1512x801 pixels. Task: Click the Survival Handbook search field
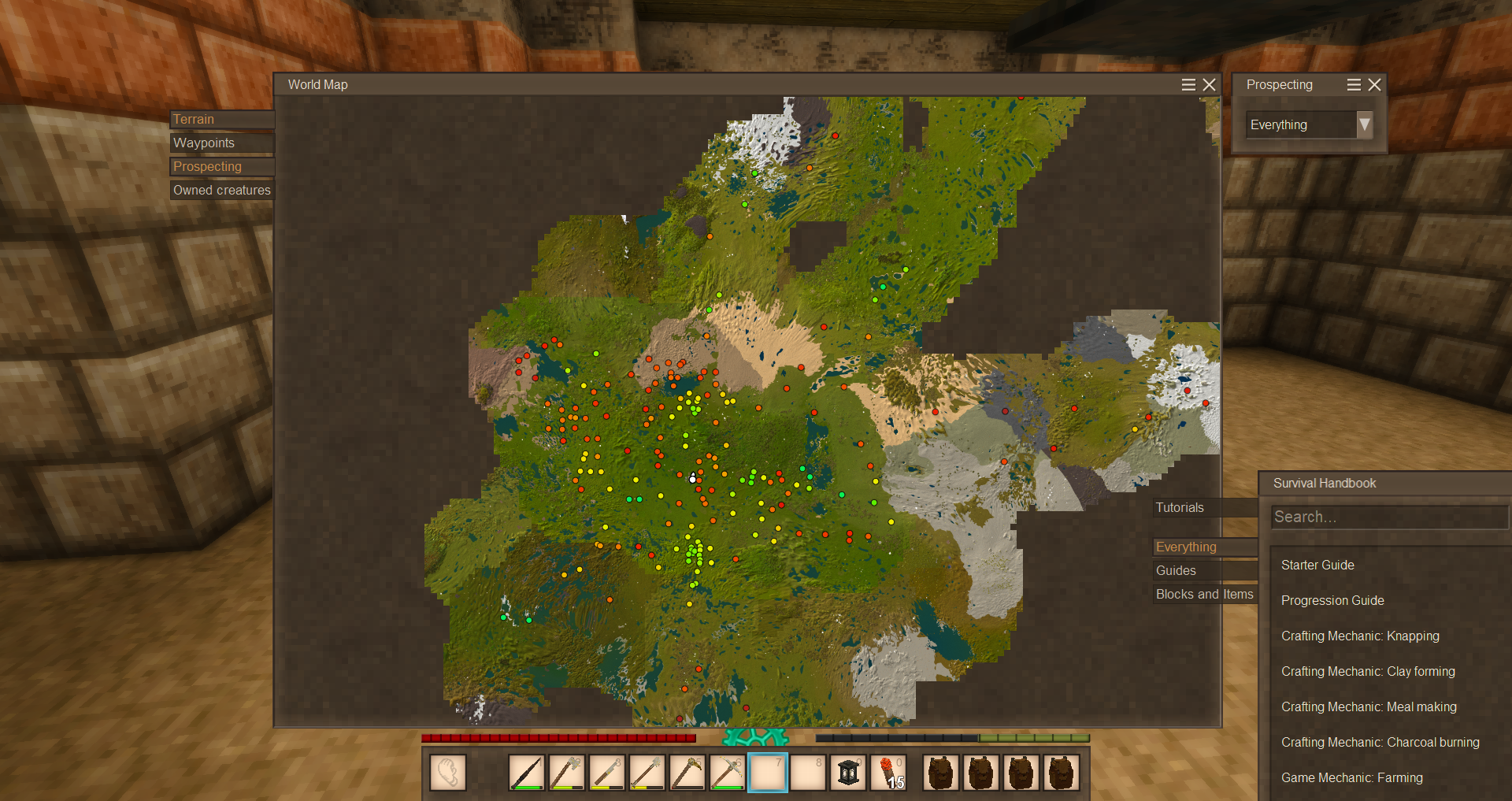[x=1389, y=517]
